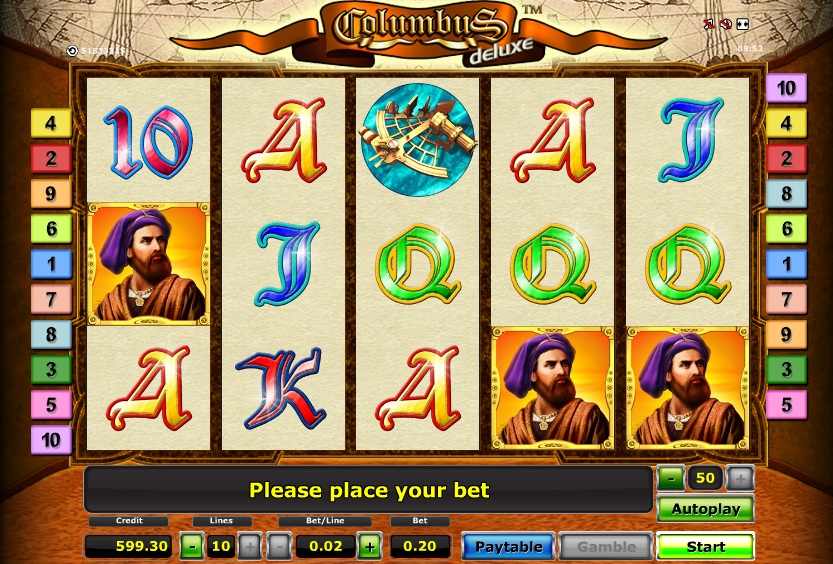The width and height of the screenshot is (833, 564).
Task: Raise the Bet/Line amount
Action: pos(370,546)
